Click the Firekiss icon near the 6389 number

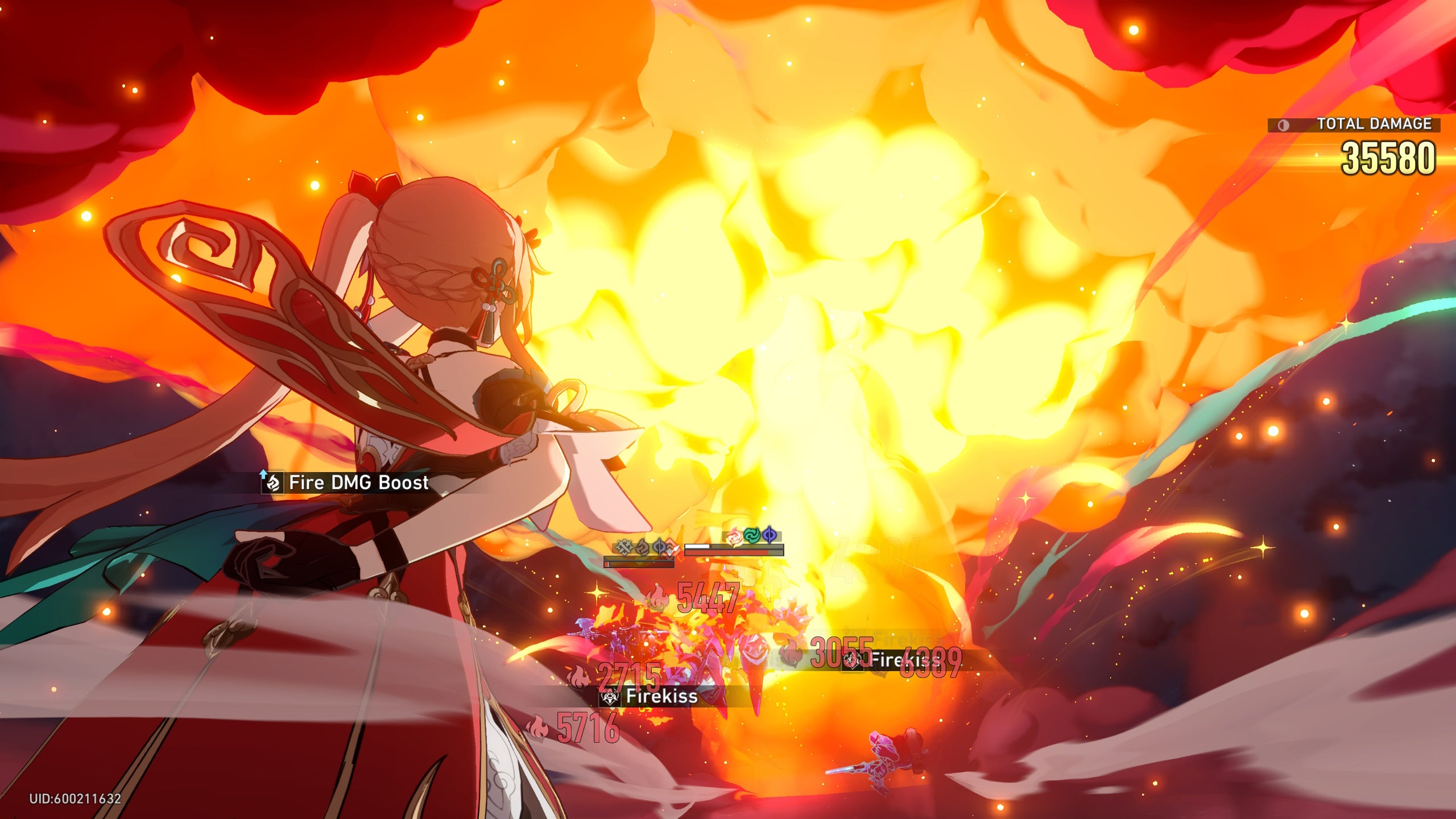point(853,661)
